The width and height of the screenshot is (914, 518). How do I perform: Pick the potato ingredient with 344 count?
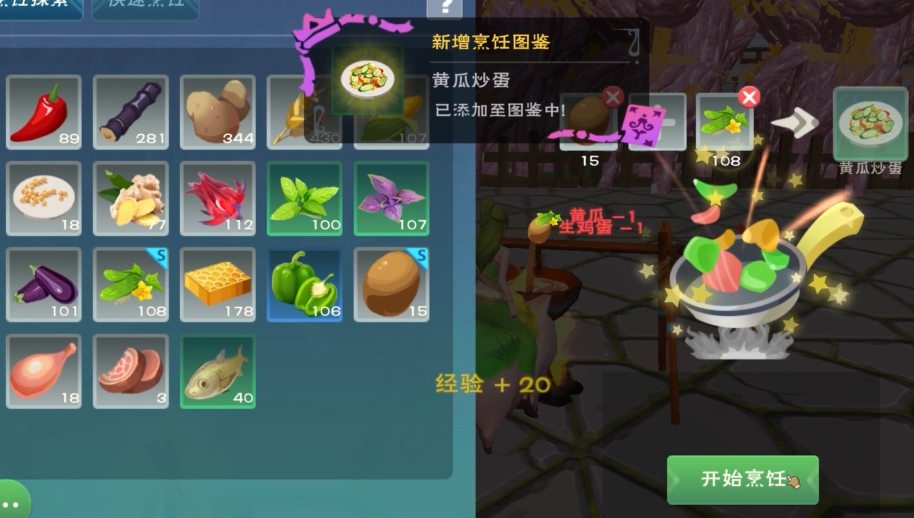[218, 111]
